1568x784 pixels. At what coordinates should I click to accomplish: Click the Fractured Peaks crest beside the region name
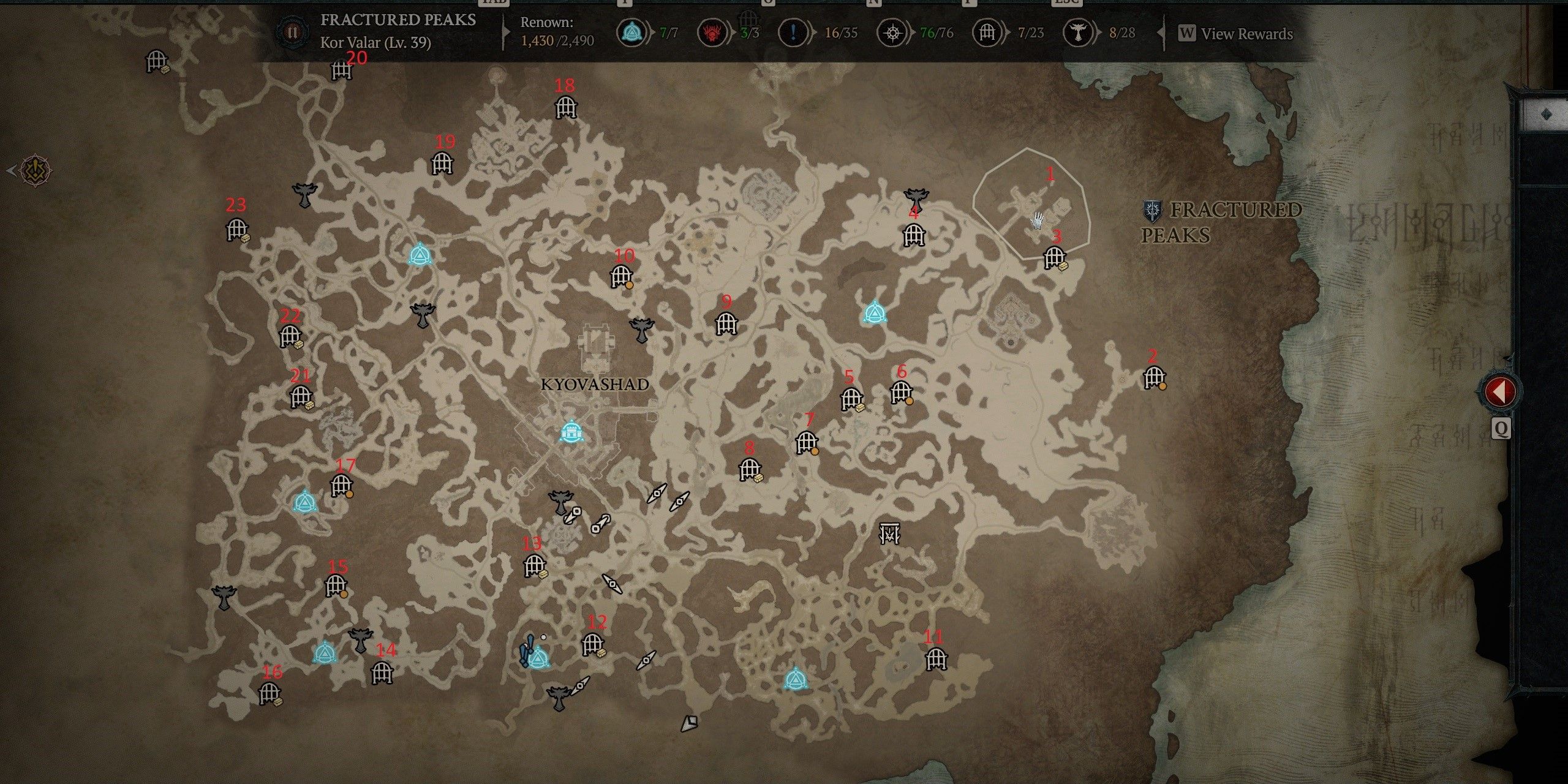click(x=1151, y=211)
